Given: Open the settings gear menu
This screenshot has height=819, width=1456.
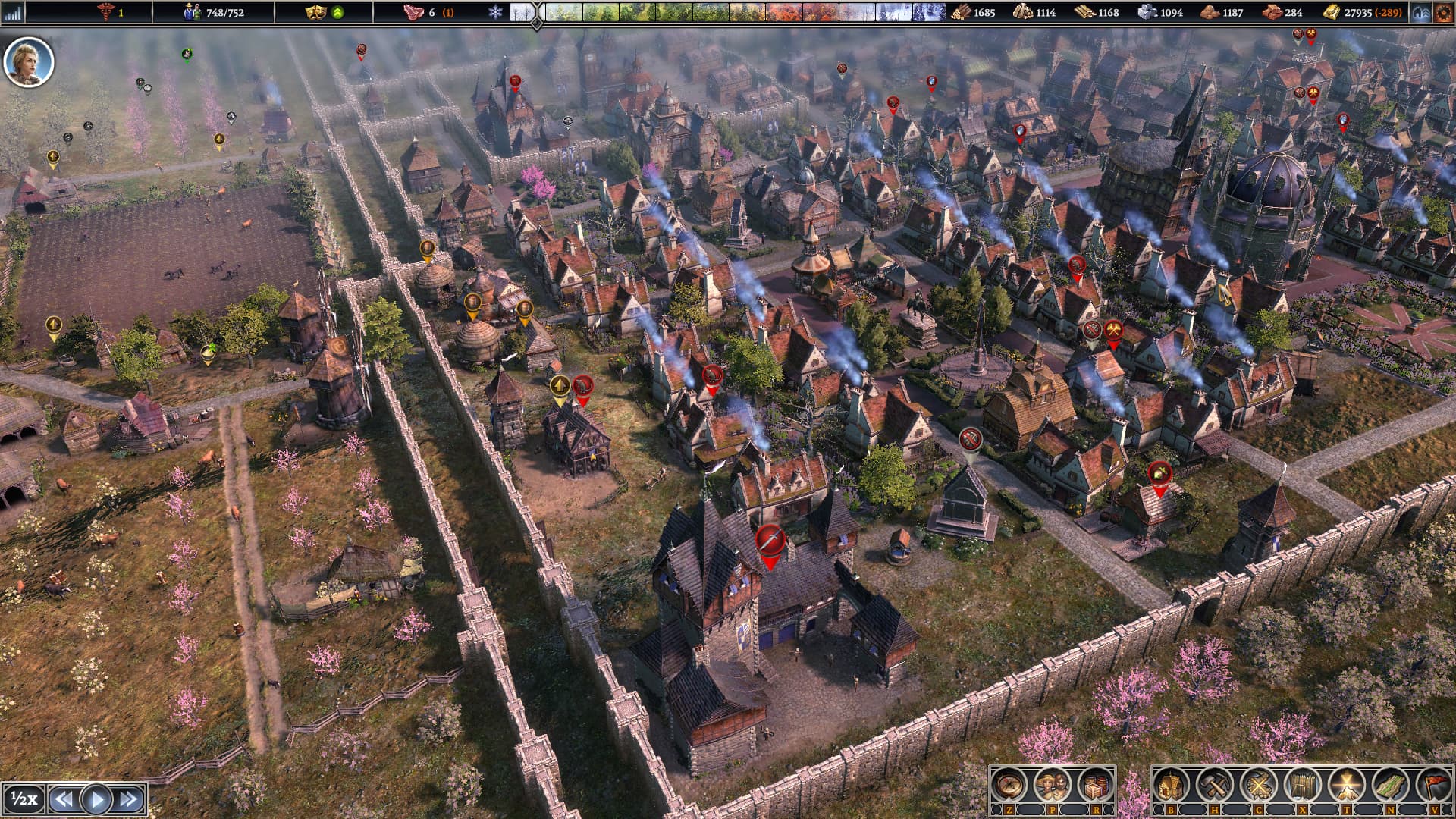Looking at the screenshot, I should click(x=1443, y=12).
